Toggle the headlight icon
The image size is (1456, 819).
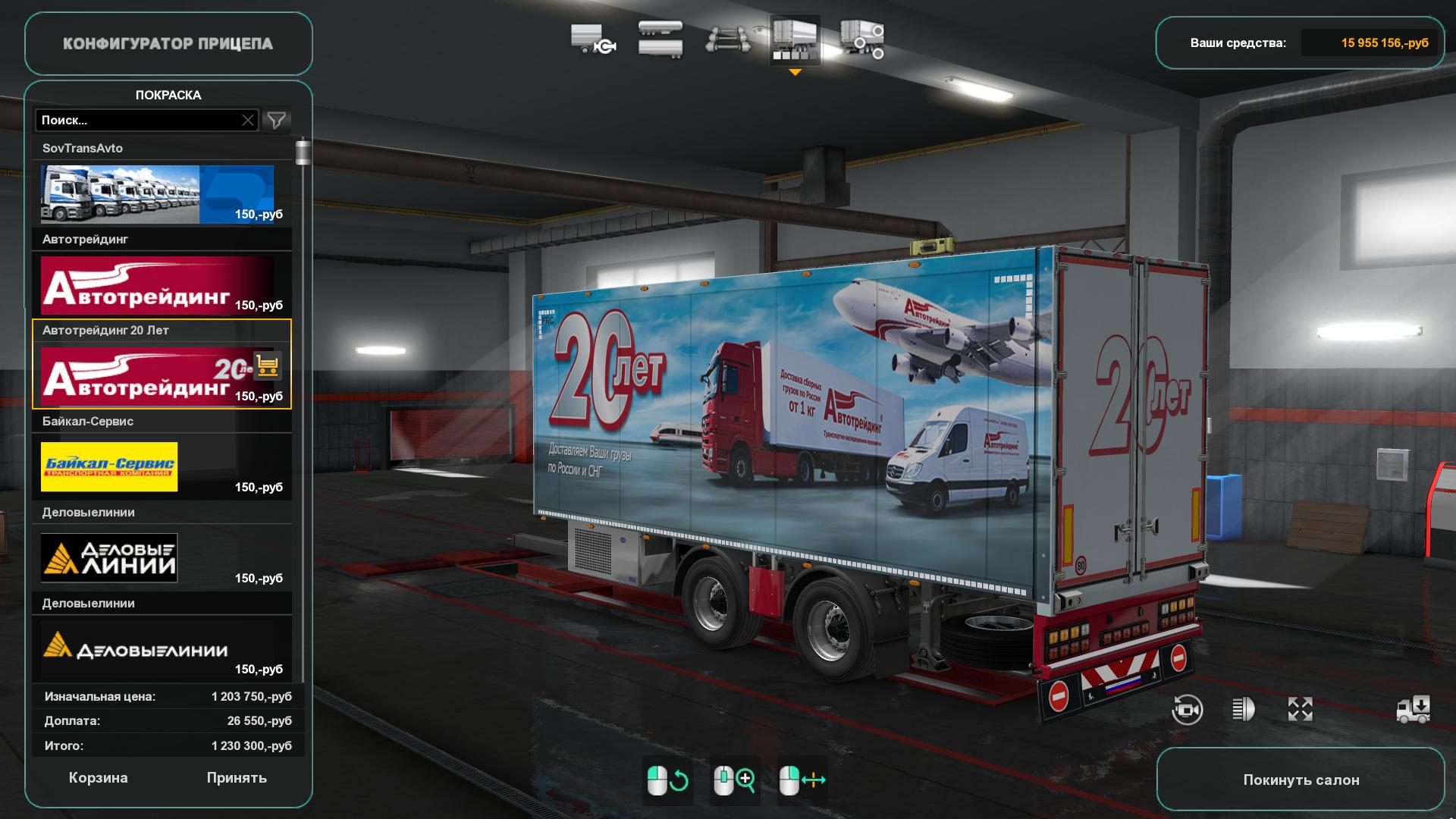(x=1243, y=710)
